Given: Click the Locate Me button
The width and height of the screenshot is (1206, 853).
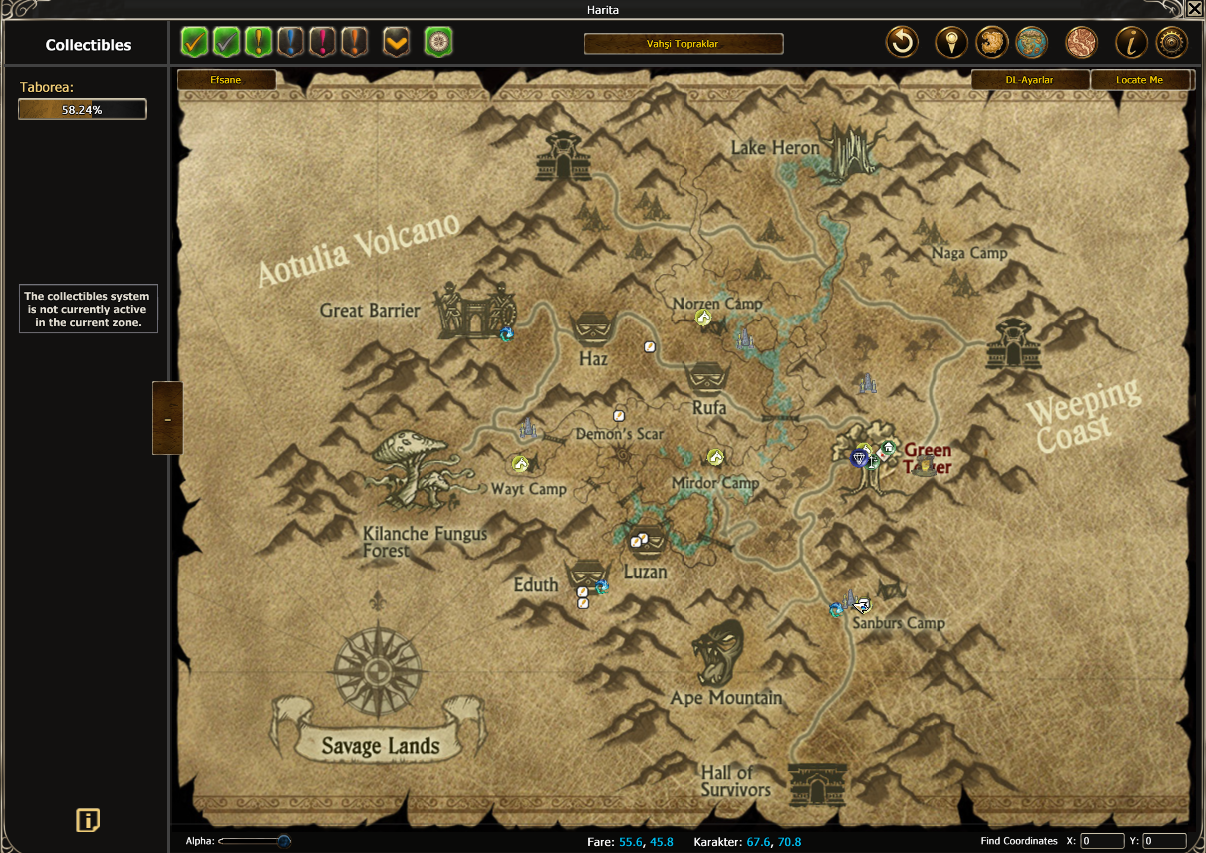Looking at the screenshot, I should click(x=1140, y=80).
